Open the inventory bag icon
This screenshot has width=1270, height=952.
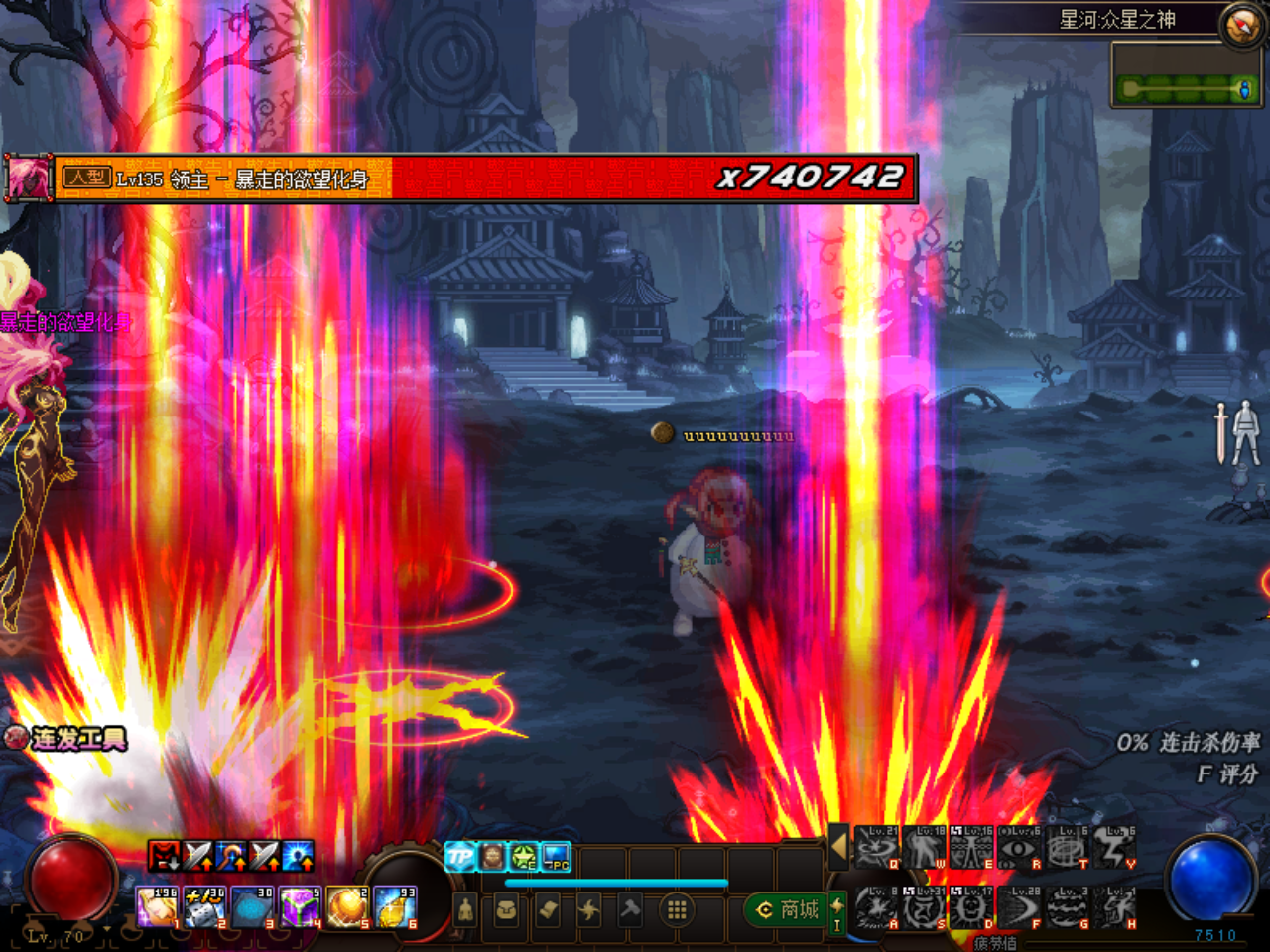pos(506,908)
